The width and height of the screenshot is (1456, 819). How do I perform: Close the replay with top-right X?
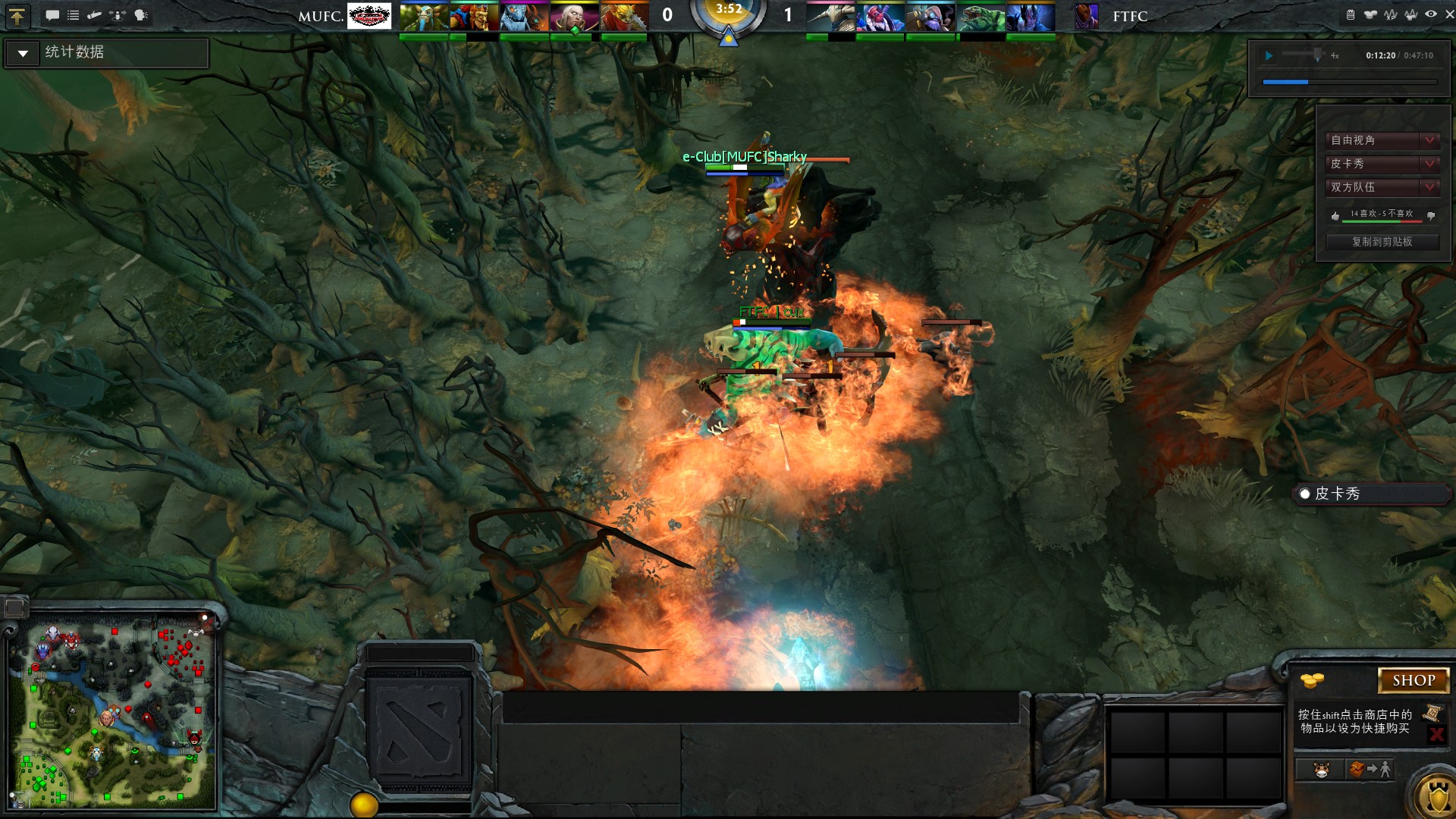(x=1449, y=14)
